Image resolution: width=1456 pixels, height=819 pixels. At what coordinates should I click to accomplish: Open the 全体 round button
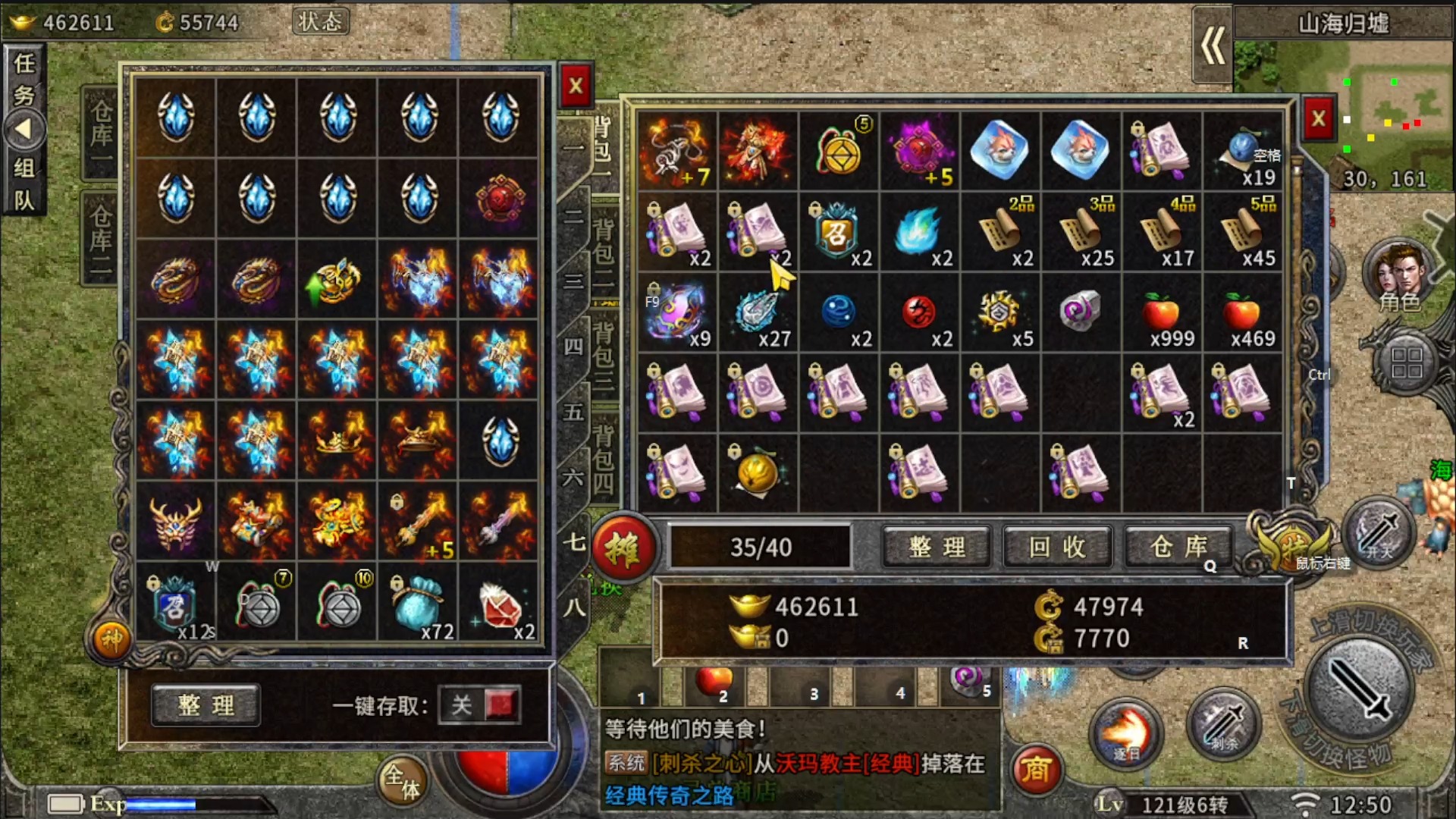coord(402,781)
